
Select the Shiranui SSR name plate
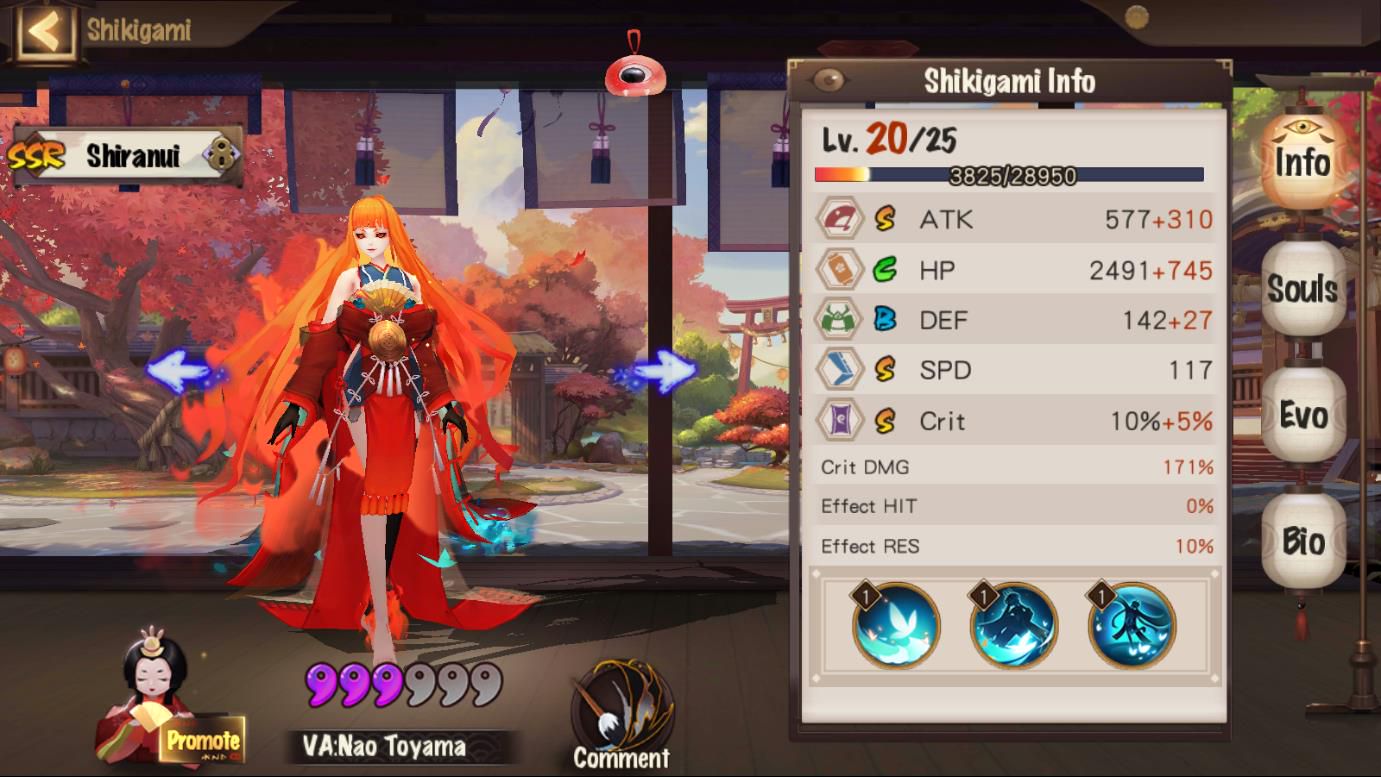point(127,156)
